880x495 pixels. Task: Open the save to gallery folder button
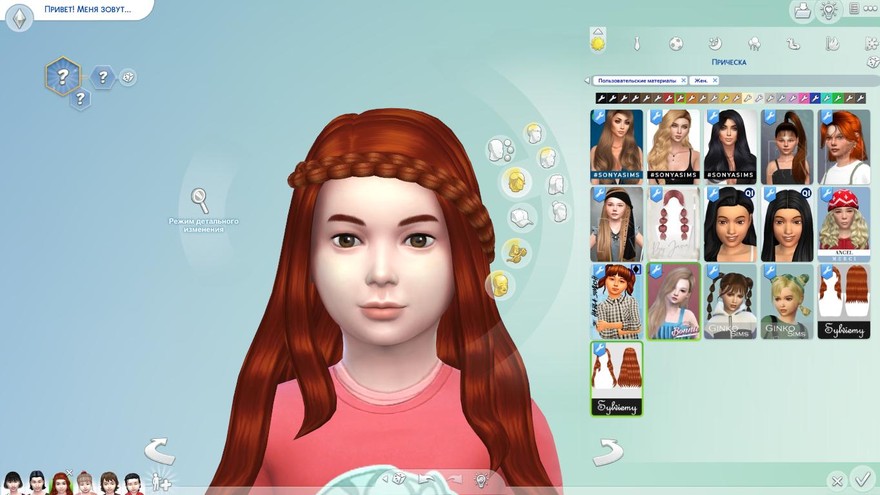coord(802,10)
